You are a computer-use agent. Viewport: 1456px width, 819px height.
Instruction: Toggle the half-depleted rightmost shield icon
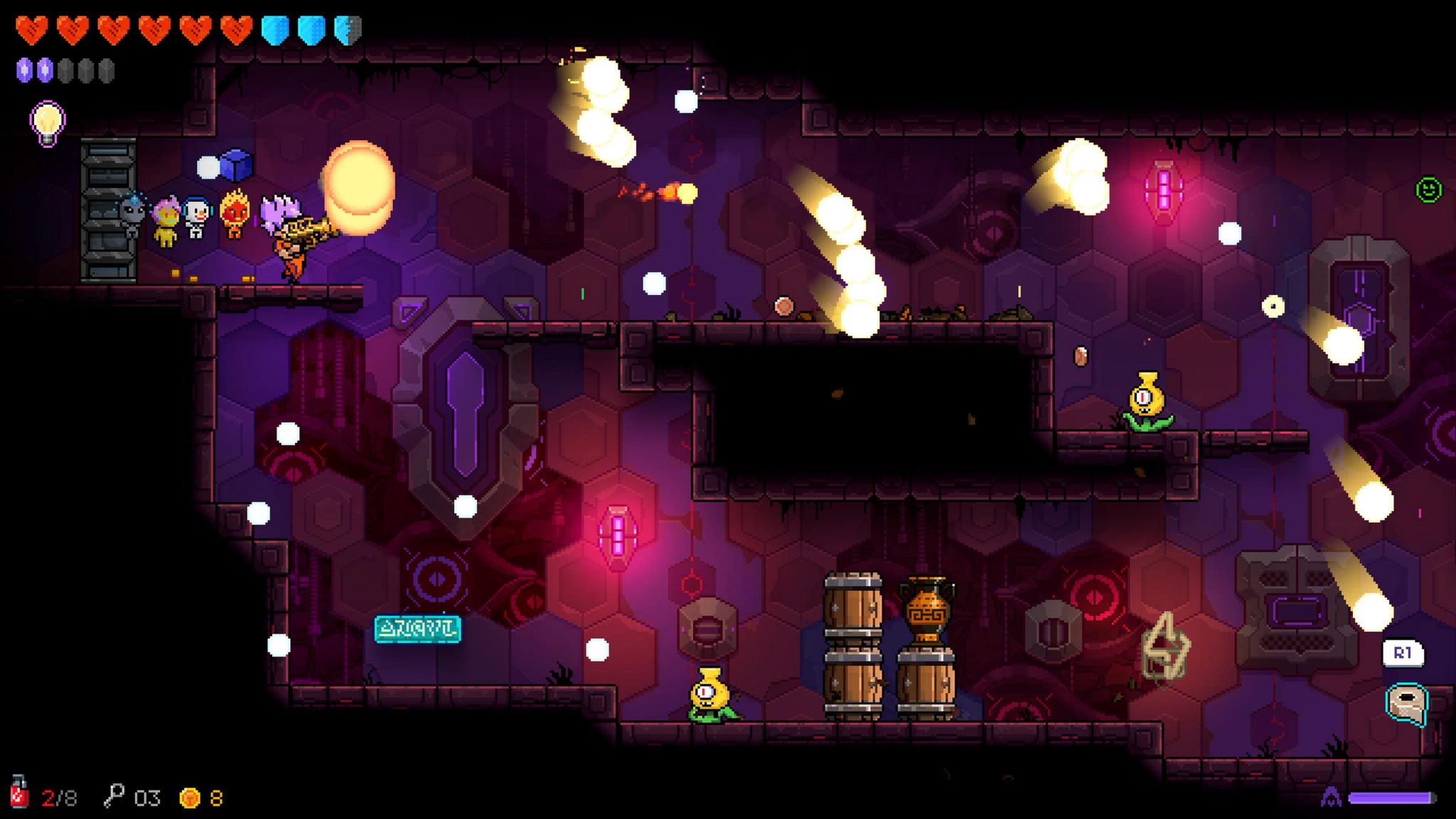tap(346, 30)
